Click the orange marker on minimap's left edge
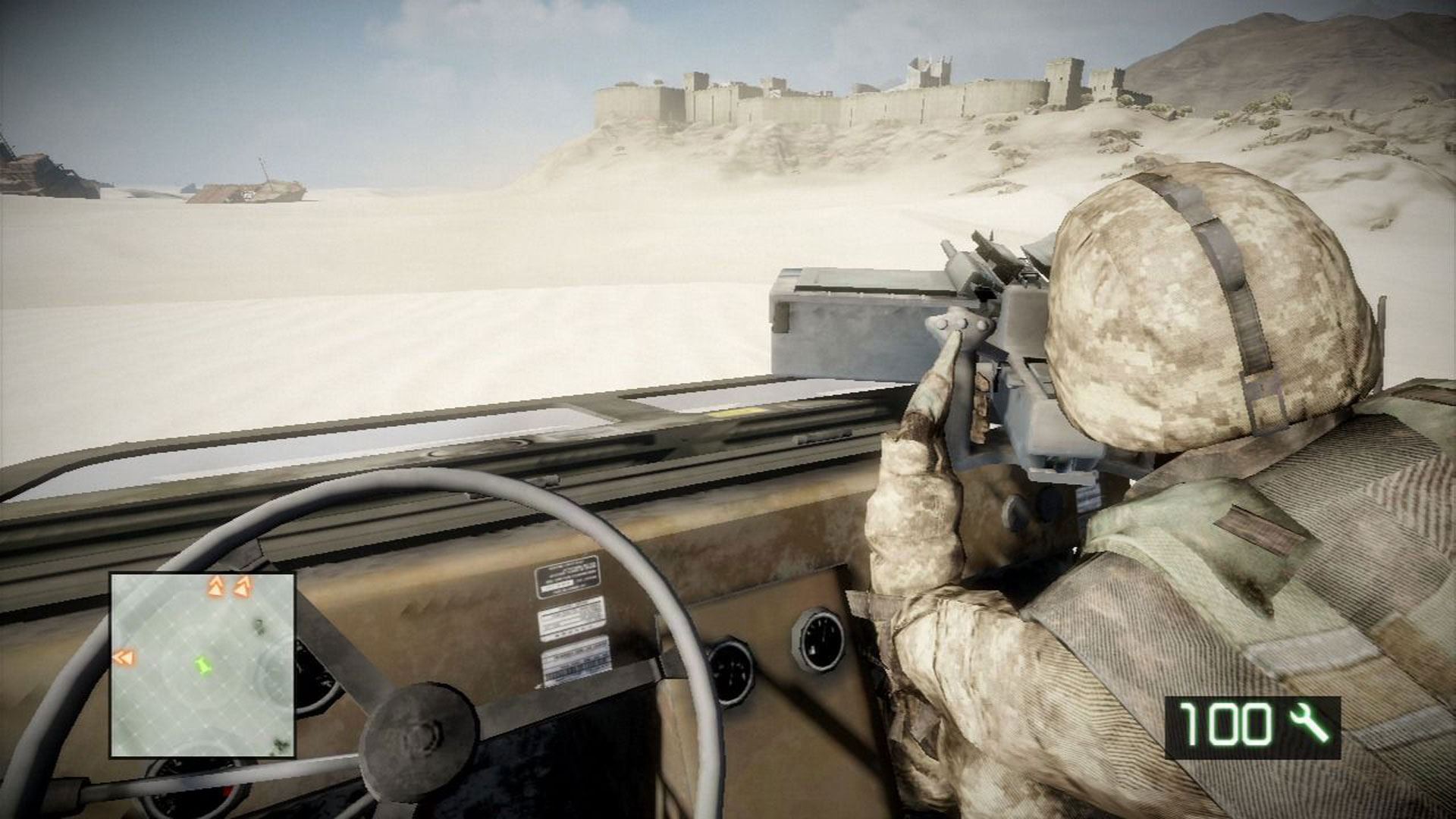The height and width of the screenshot is (819, 1456). pos(123,657)
